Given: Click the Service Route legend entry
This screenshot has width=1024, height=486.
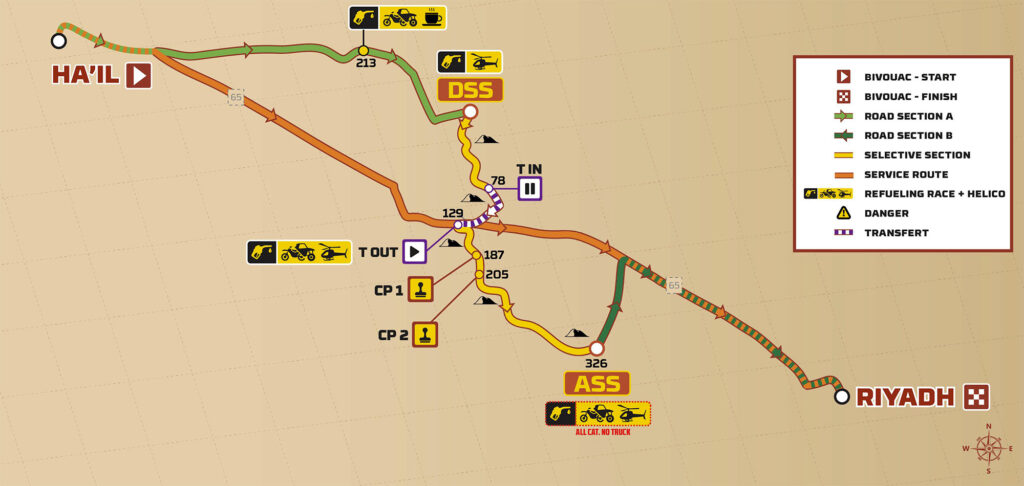Looking at the screenshot, I should [x=908, y=174].
